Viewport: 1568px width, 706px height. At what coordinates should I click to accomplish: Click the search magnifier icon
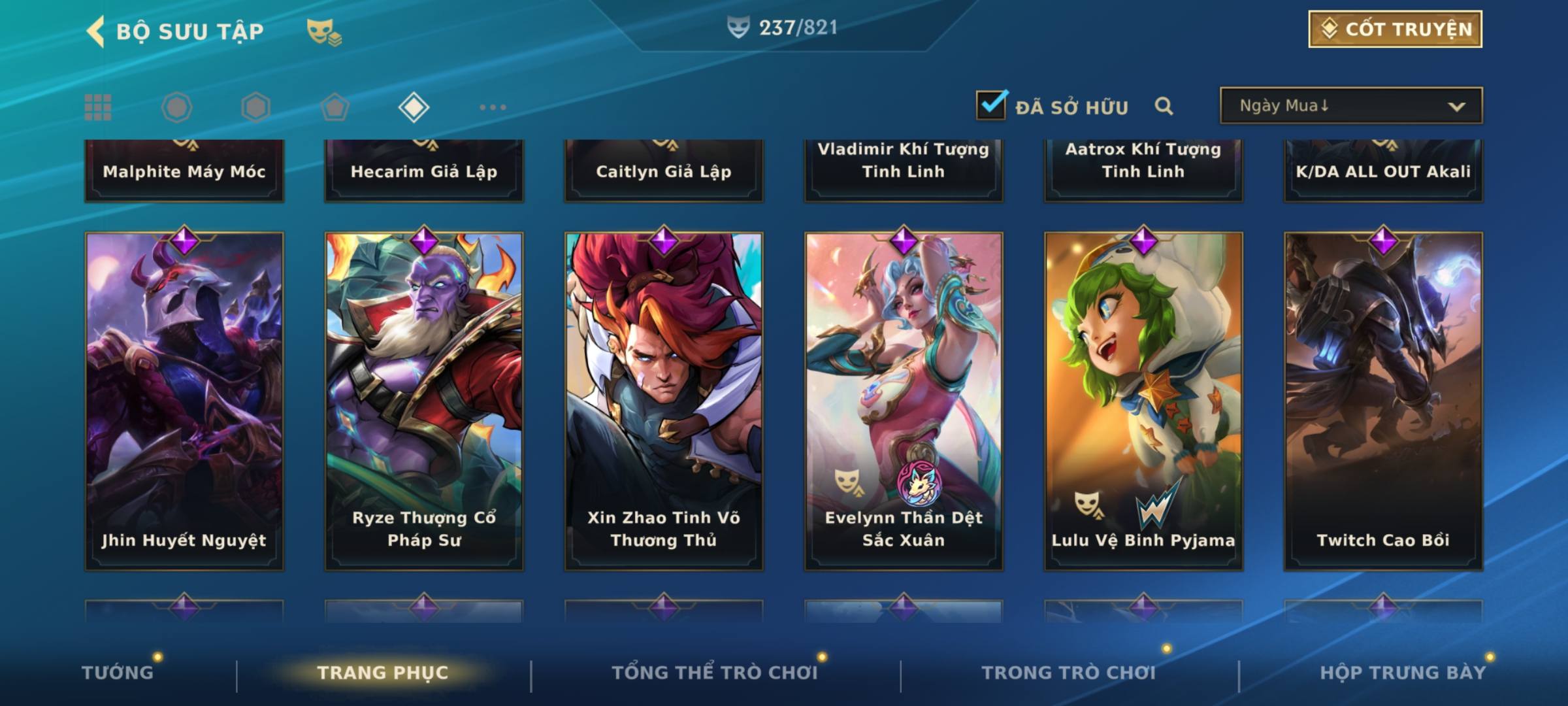pyautogui.click(x=1164, y=106)
